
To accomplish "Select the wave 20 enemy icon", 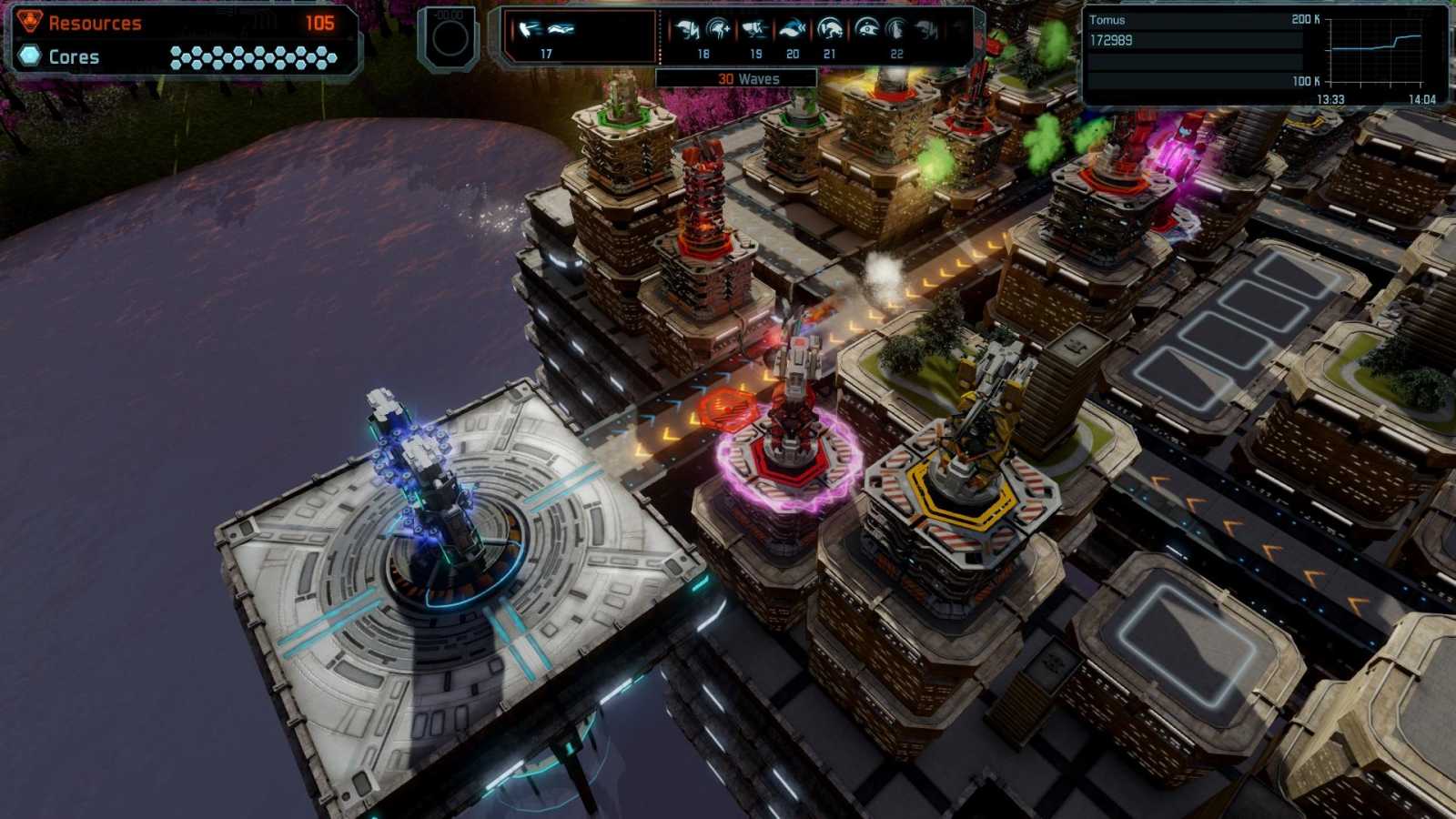I will (x=792, y=32).
